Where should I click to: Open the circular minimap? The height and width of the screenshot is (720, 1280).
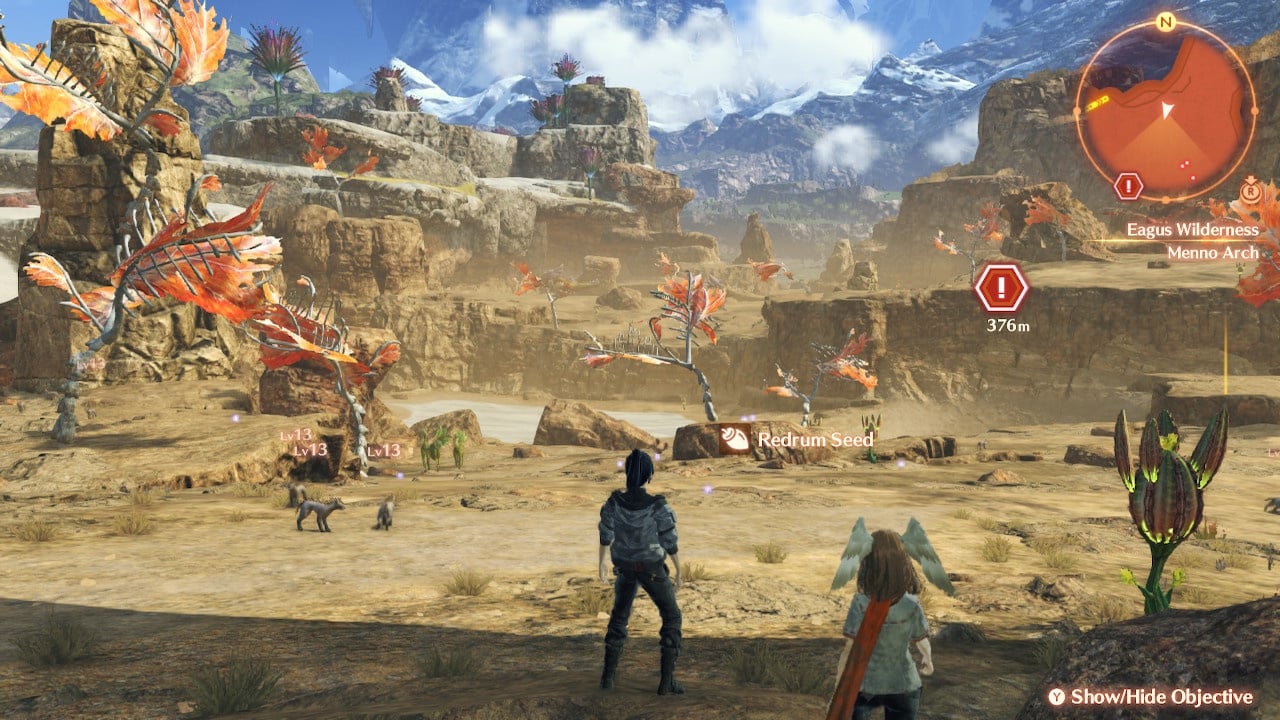(1165, 110)
